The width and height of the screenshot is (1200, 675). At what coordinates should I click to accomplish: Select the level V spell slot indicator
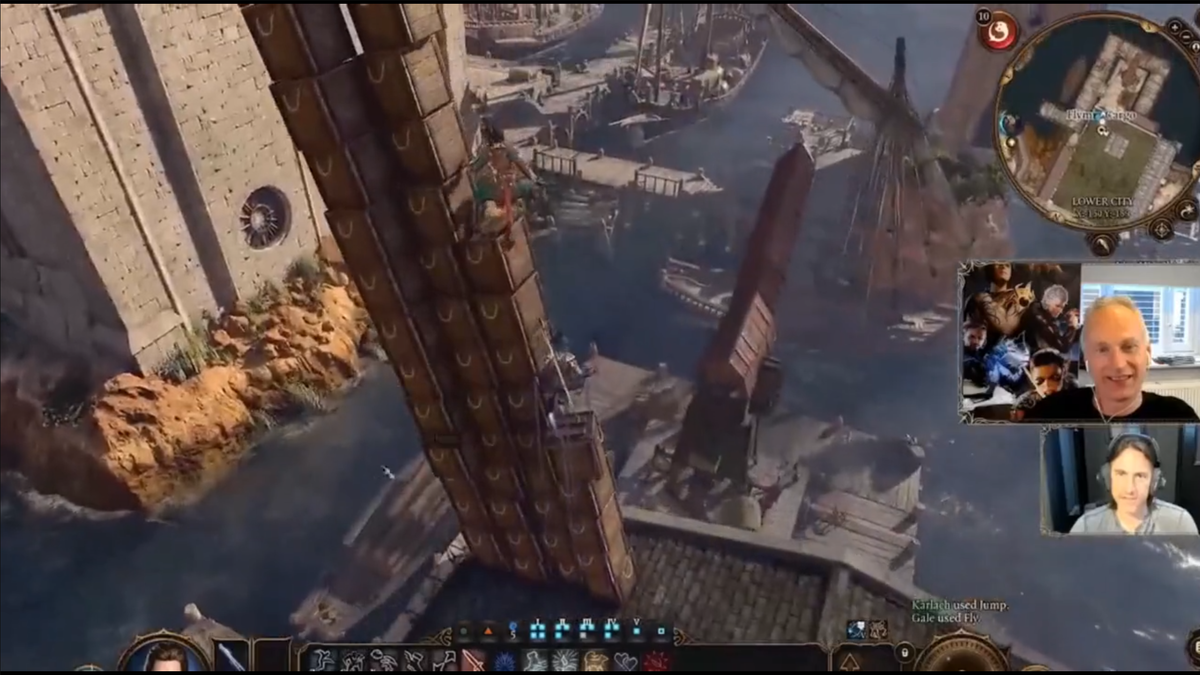[x=635, y=630]
